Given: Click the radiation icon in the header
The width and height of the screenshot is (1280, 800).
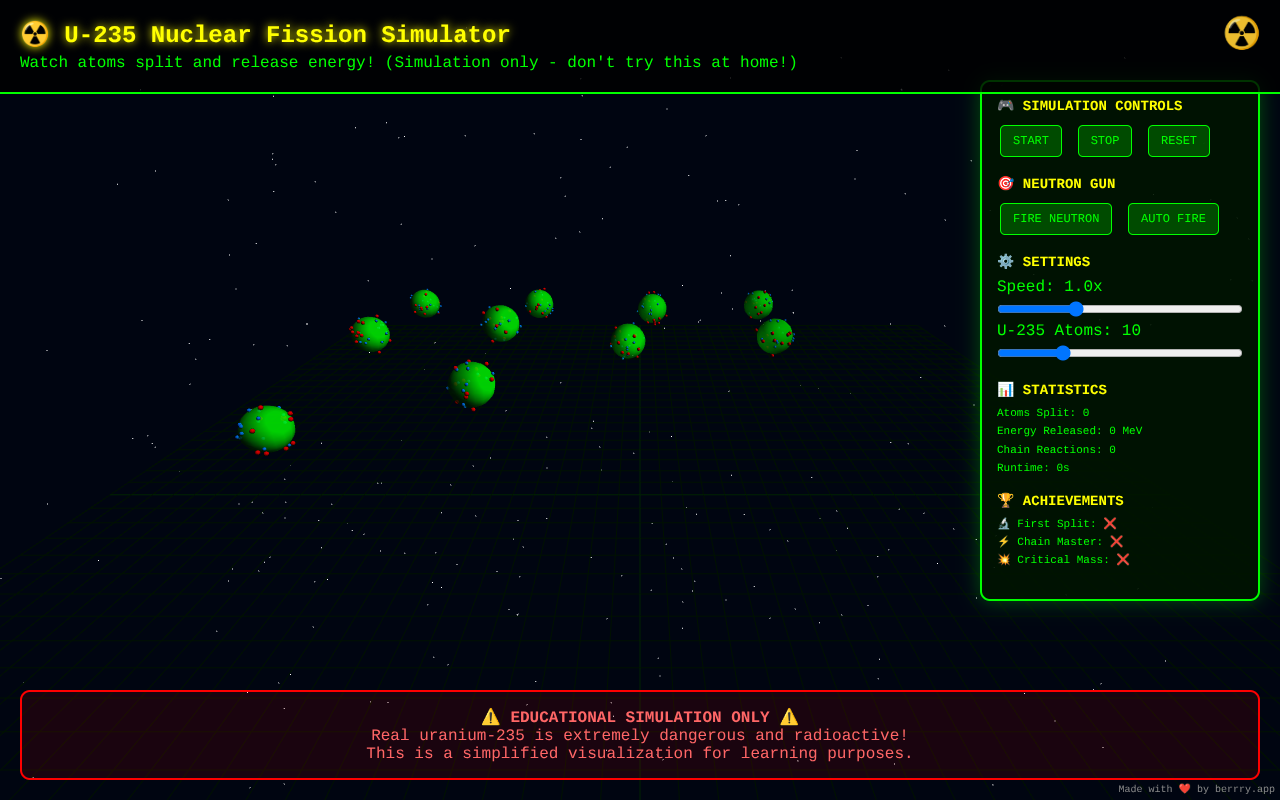Looking at the screenshot, I should [x=34, y=33].
